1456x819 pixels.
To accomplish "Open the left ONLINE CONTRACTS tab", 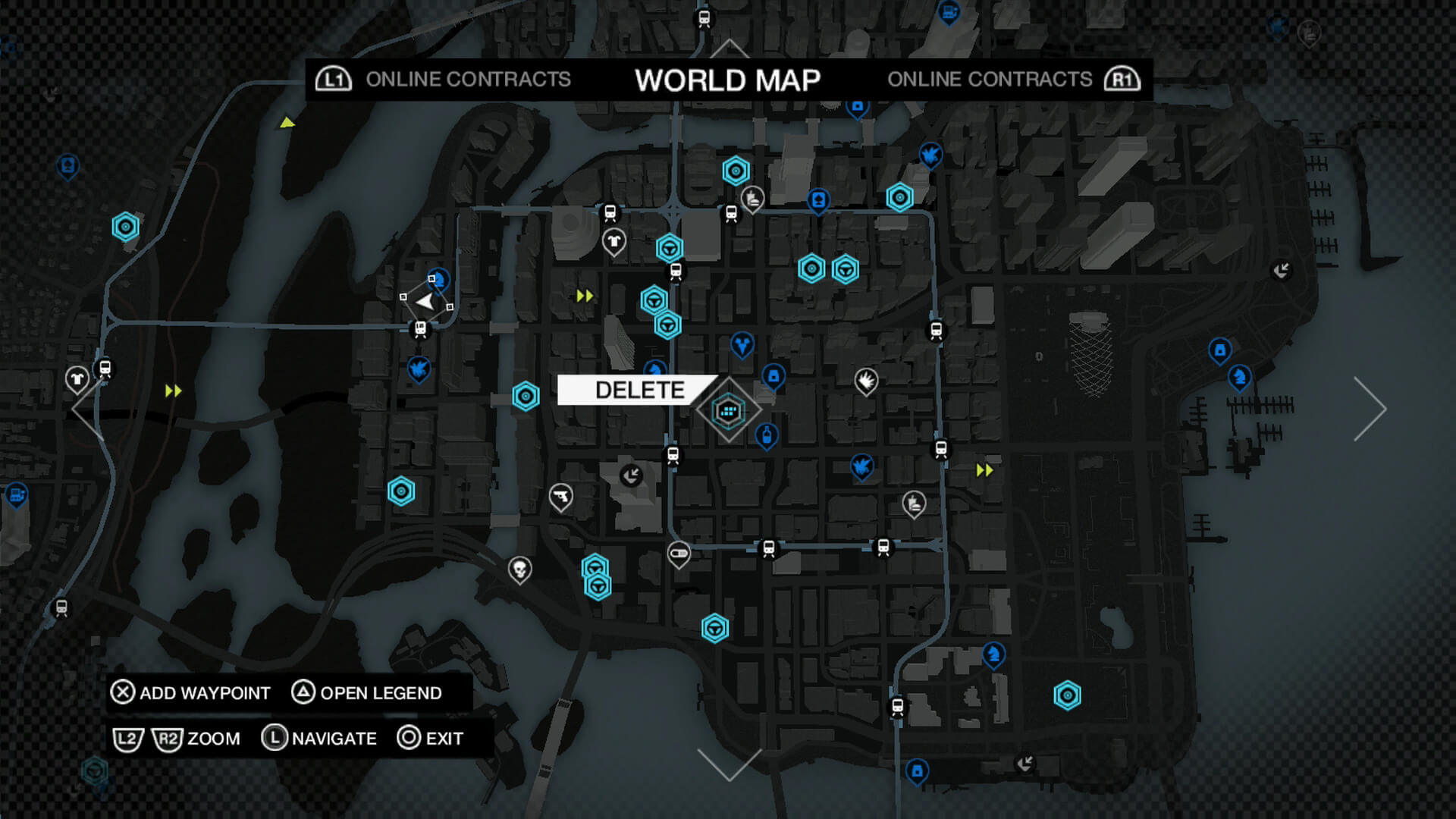I will [x=468, y=80].
